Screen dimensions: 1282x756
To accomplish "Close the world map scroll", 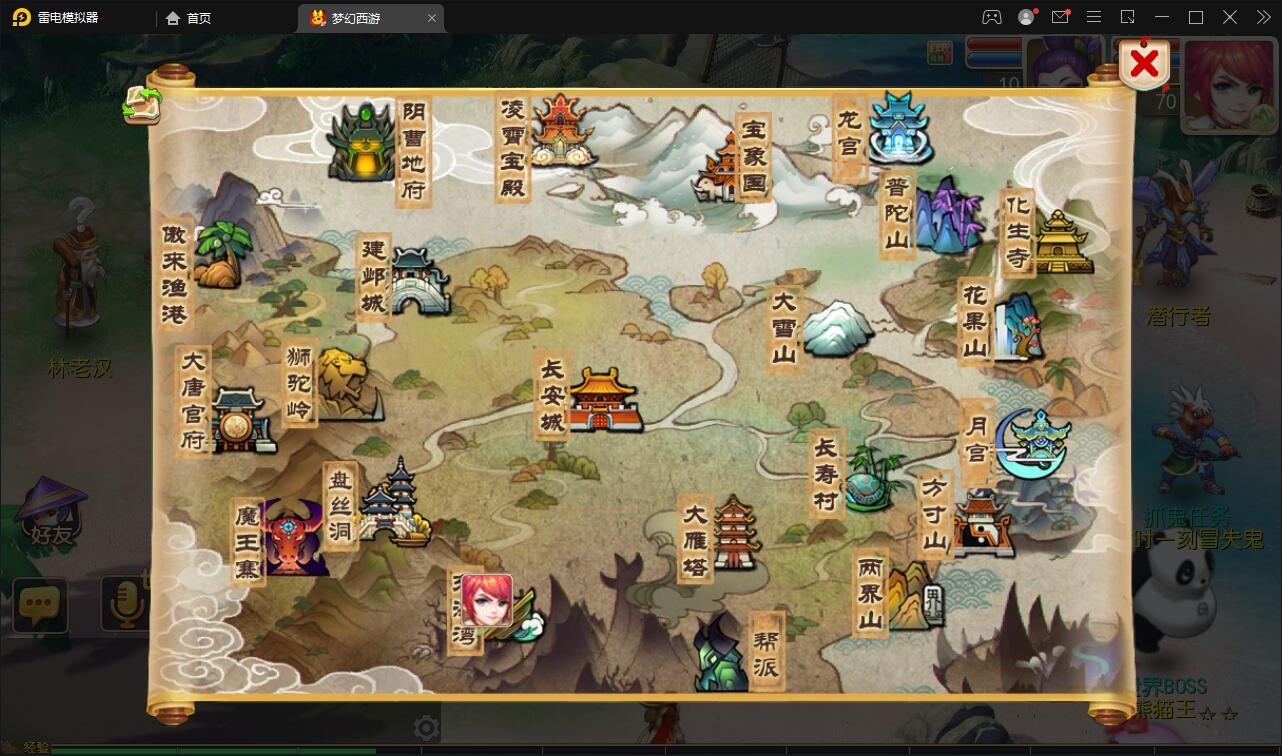I will pos(1144,65).
